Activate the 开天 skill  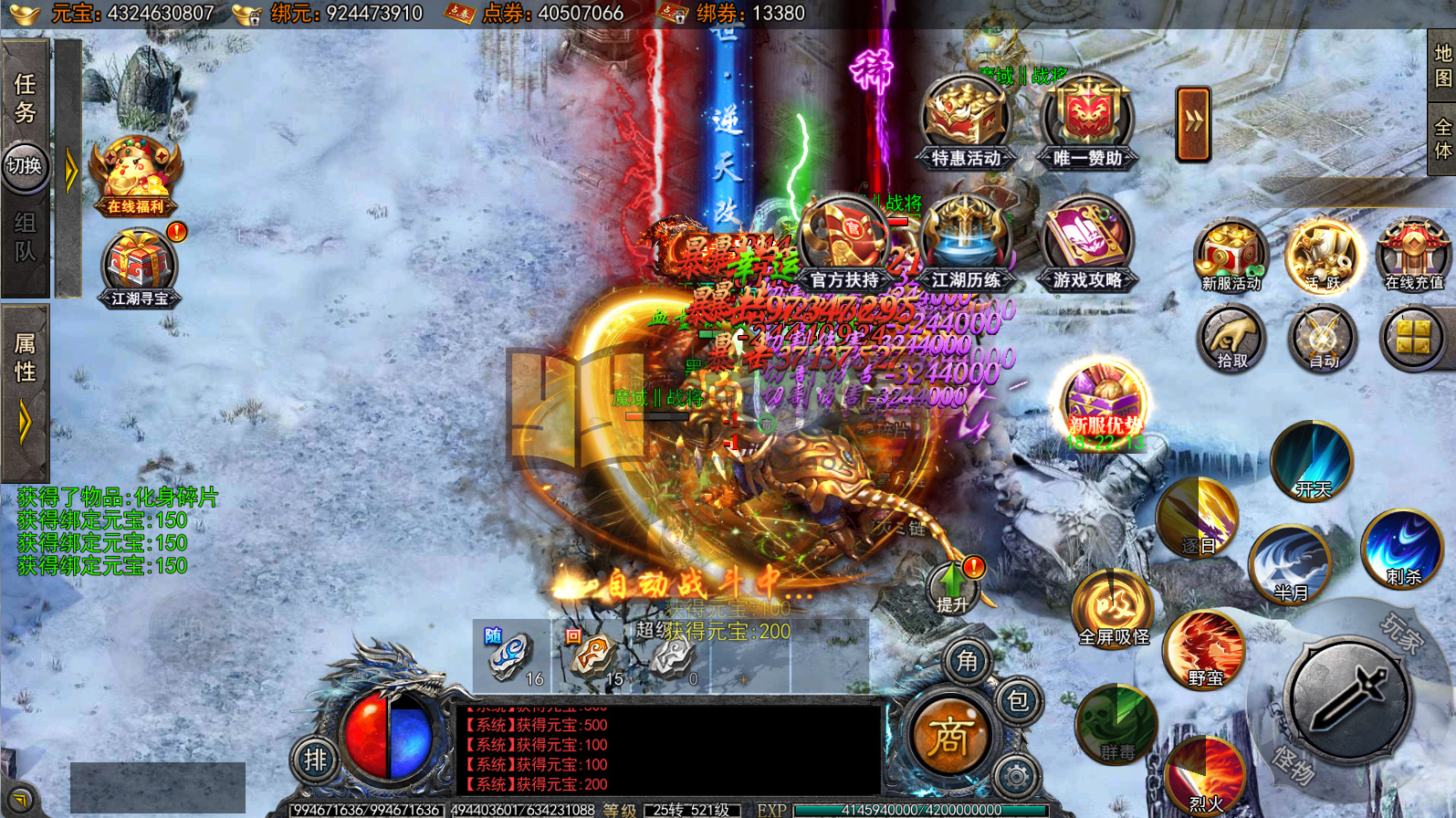pos(1312,462)
